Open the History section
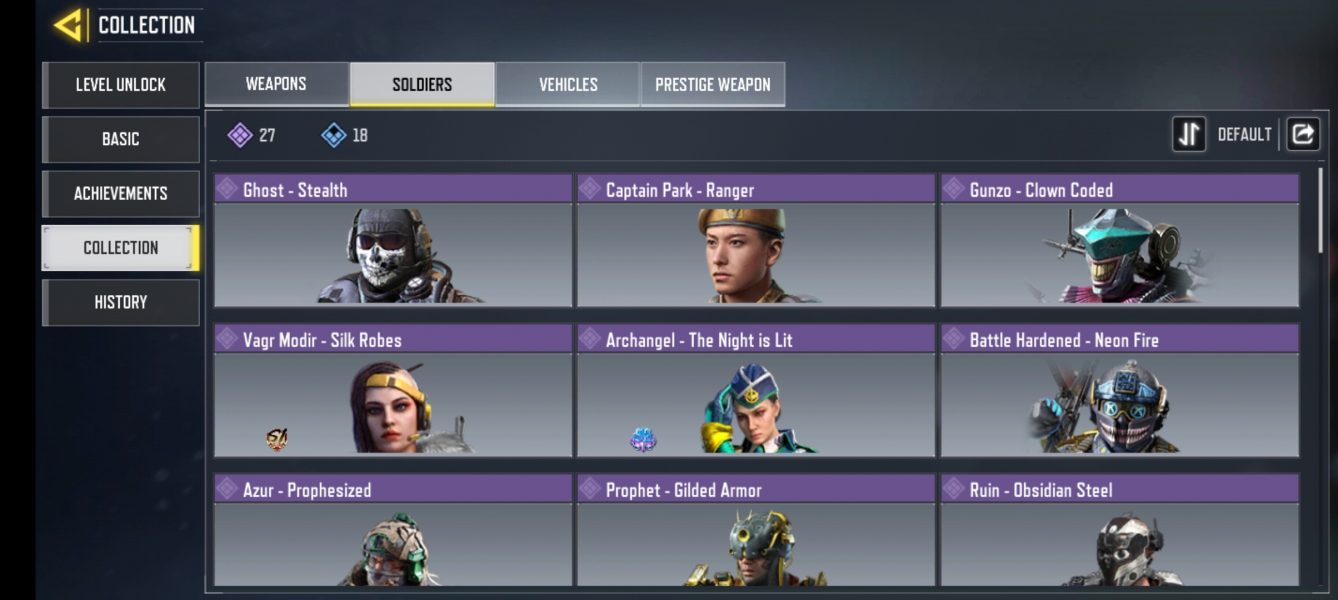The width and height of the screenshot is (1338, 600). click(x=121, y=302)
